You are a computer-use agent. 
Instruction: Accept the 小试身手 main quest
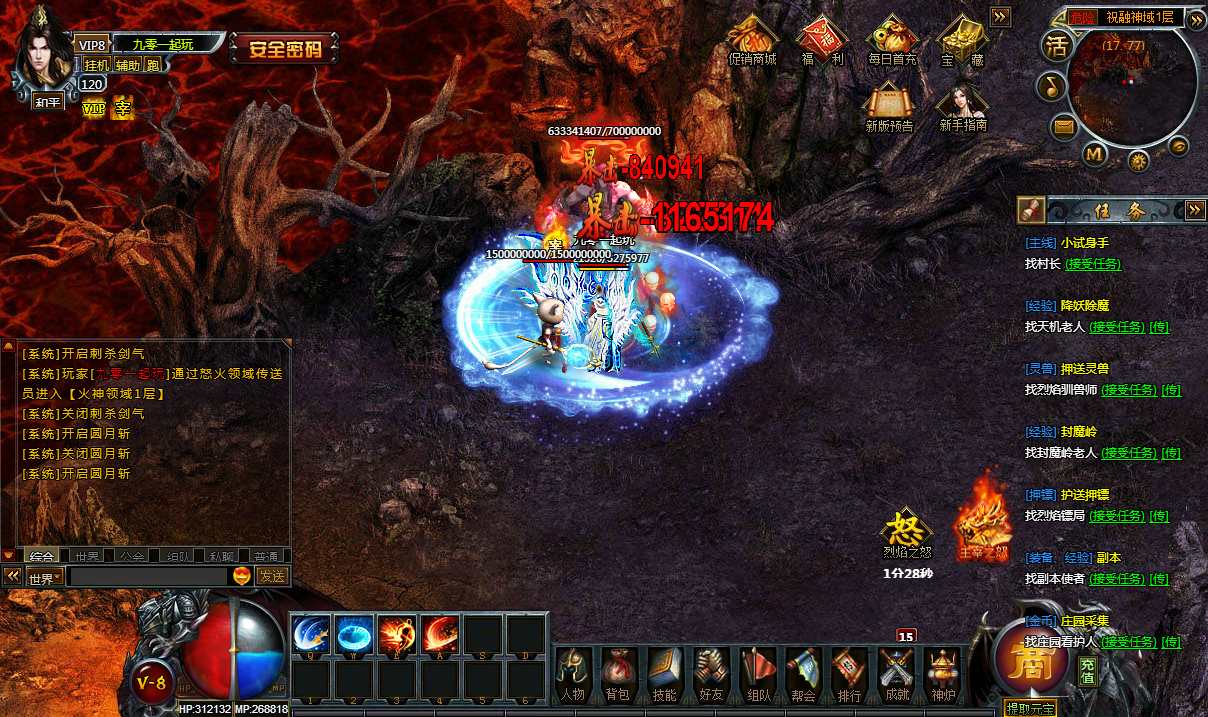tap(1093, 264)
